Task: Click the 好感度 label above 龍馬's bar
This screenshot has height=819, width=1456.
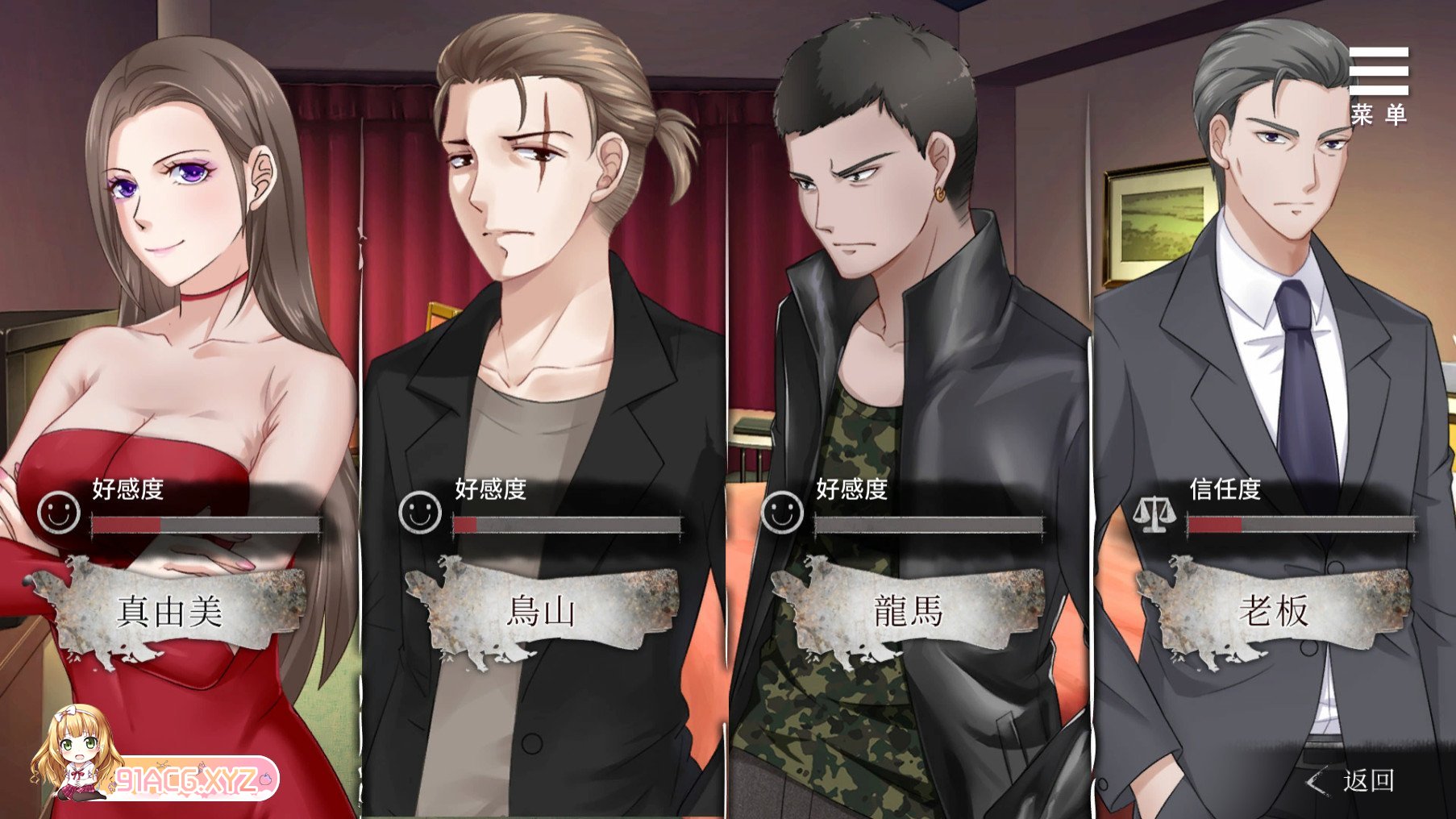Action: (x=851, y=489)
